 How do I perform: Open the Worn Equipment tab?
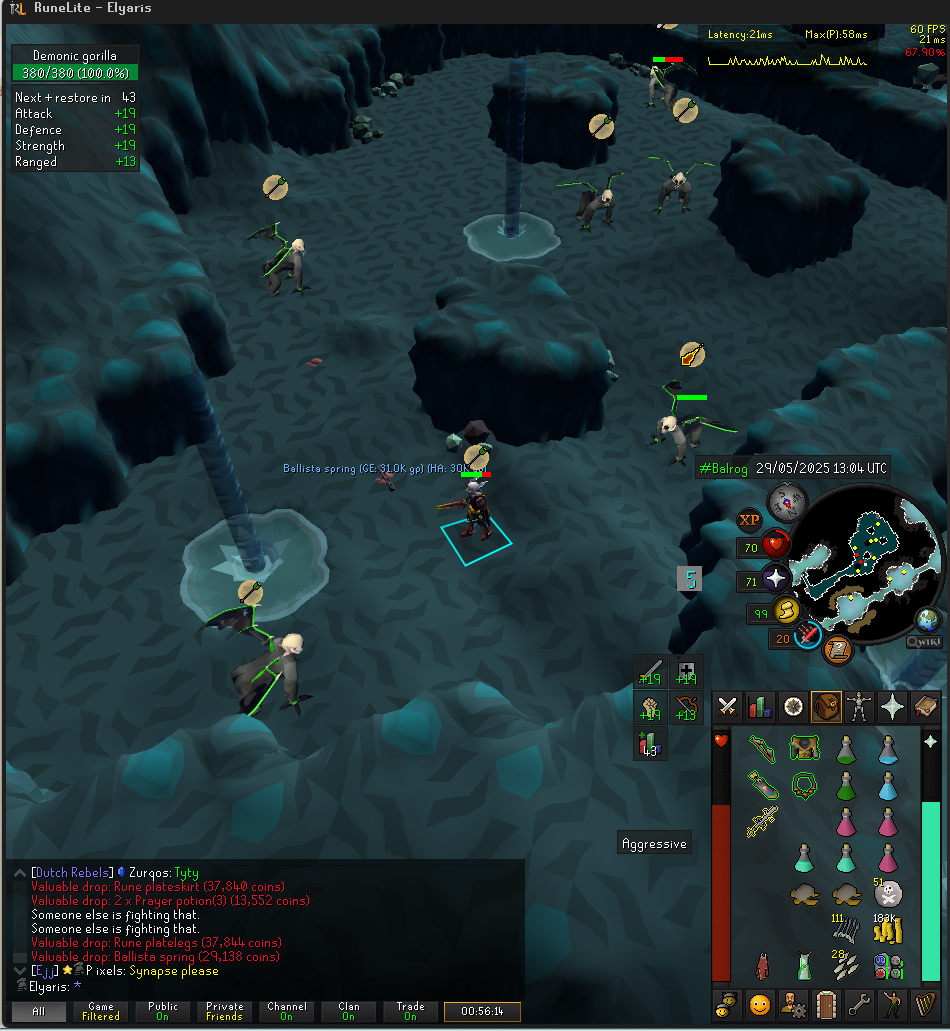859,707
